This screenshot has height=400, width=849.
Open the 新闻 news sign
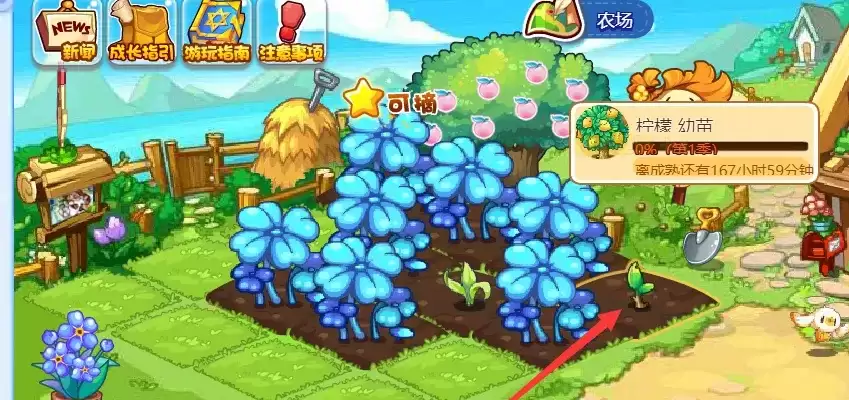(x=65, y=32)
